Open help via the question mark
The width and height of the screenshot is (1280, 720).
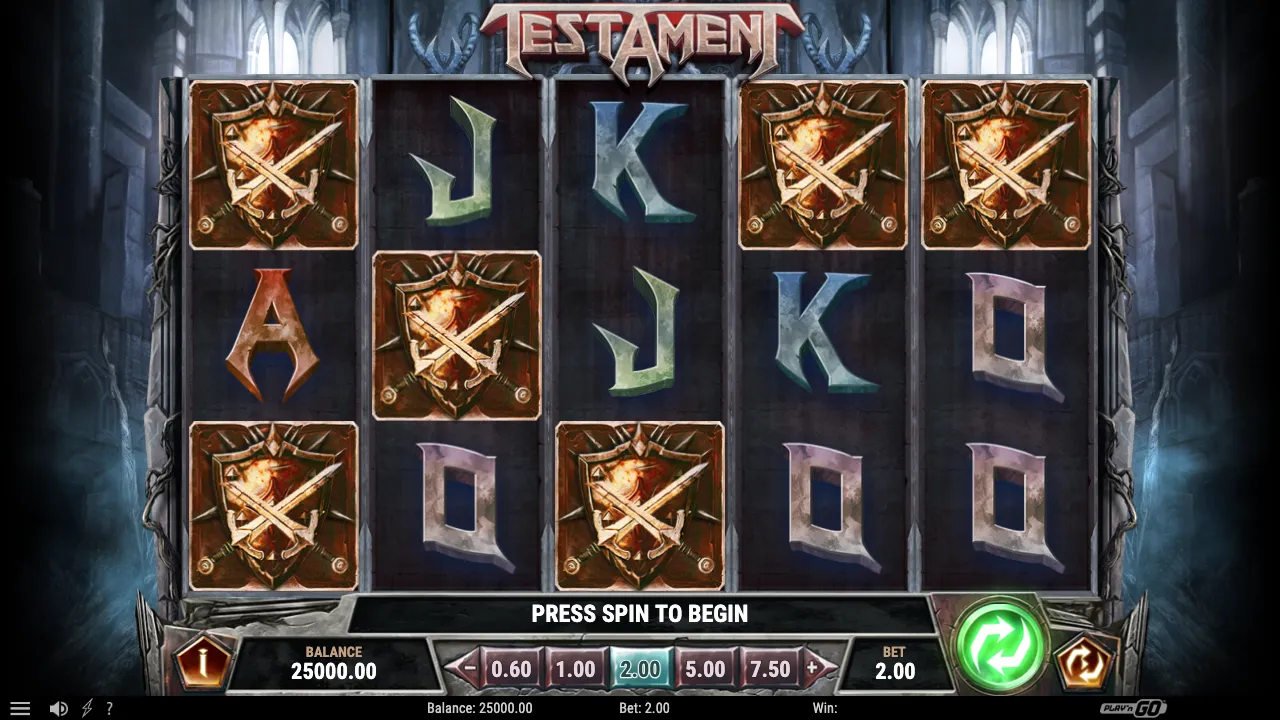[x=110, y=707]
